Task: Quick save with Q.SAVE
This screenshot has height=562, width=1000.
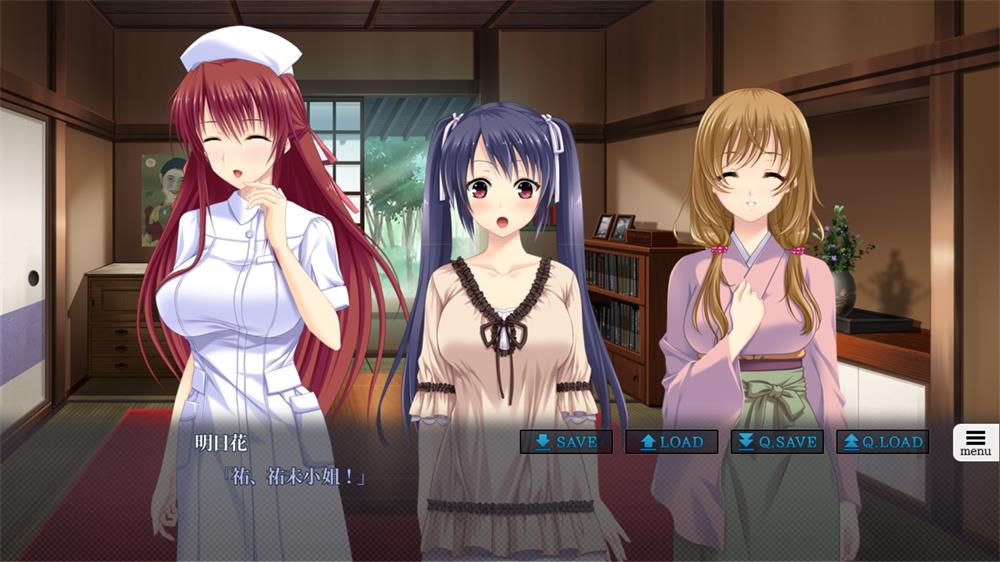Action: pyautogui.click(x=777, y=442)
